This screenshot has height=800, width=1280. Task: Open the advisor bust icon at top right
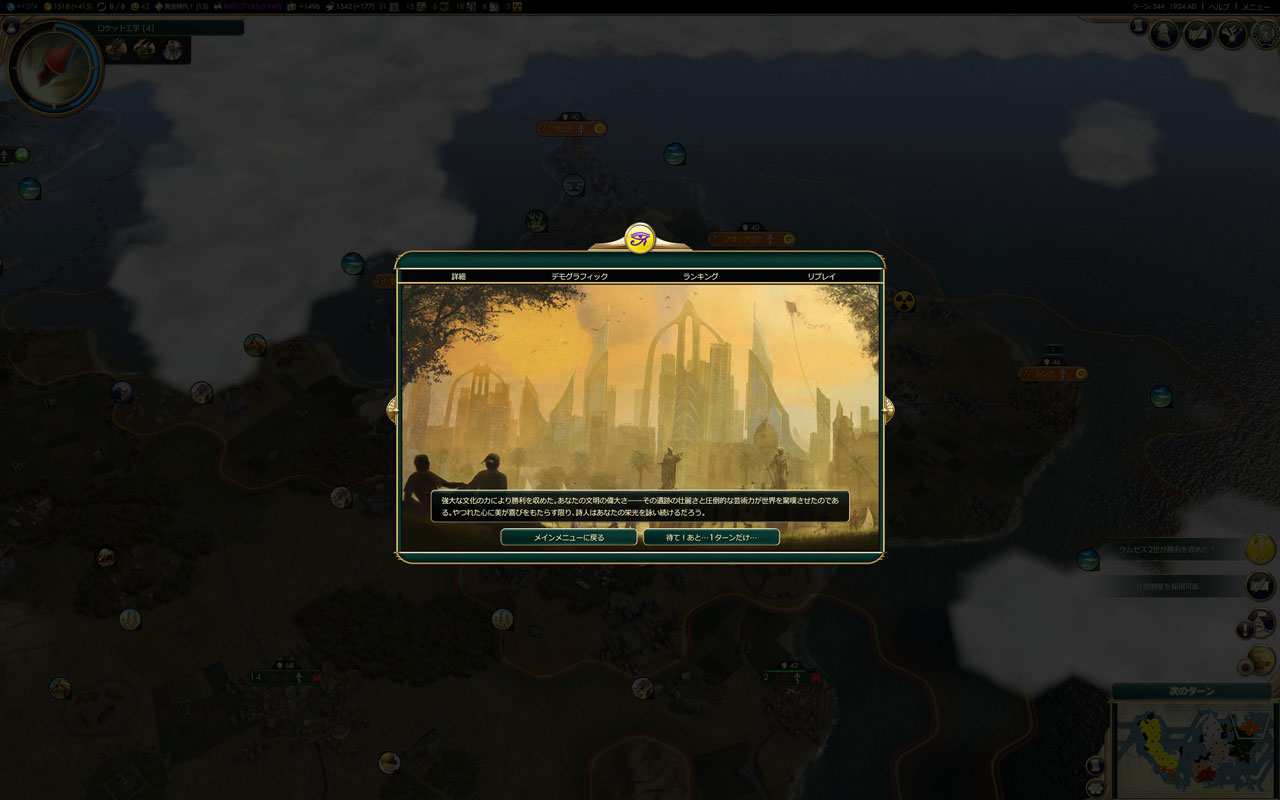[1164, 35]
